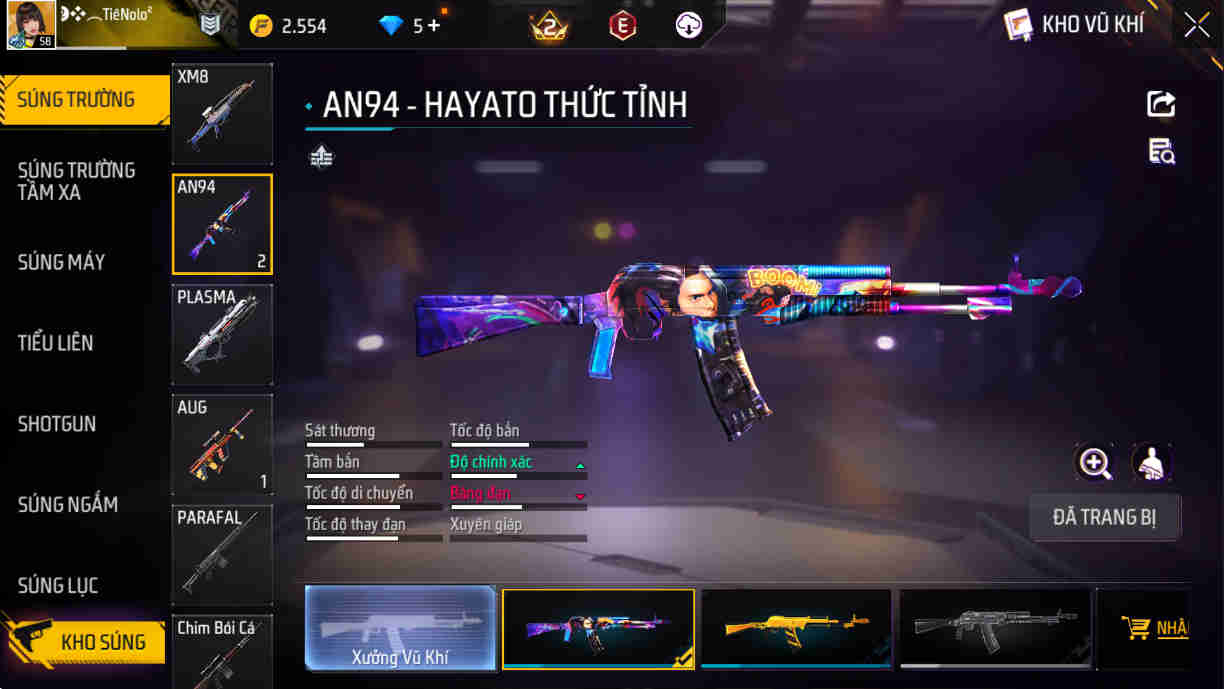Switch to the Súng Lục category

pyautogui.click(x=58, y=586)
